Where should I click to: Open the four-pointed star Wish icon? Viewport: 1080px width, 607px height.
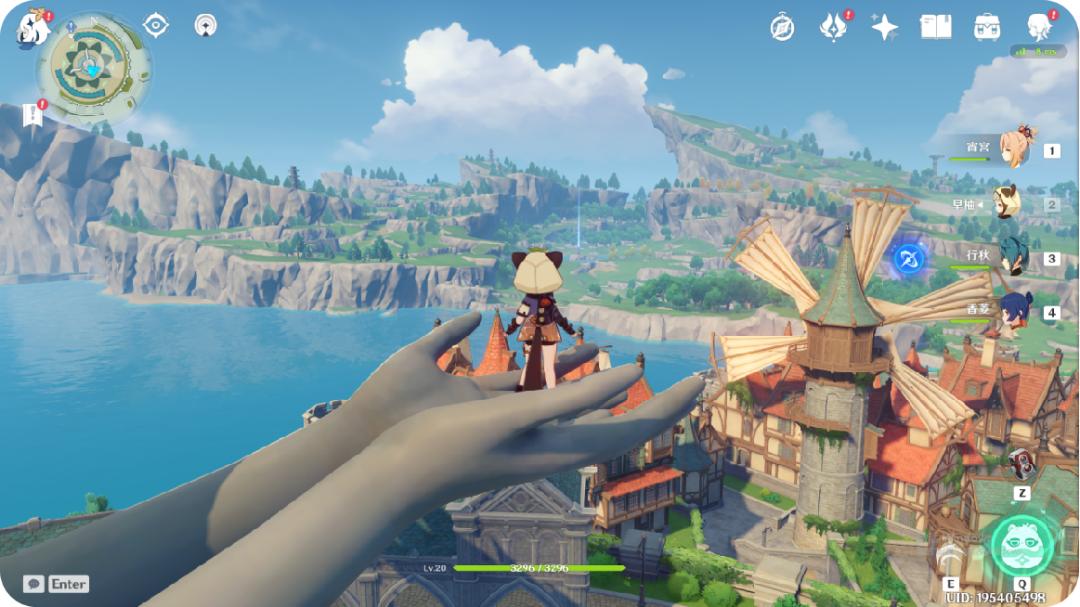[x=884, y=27]
